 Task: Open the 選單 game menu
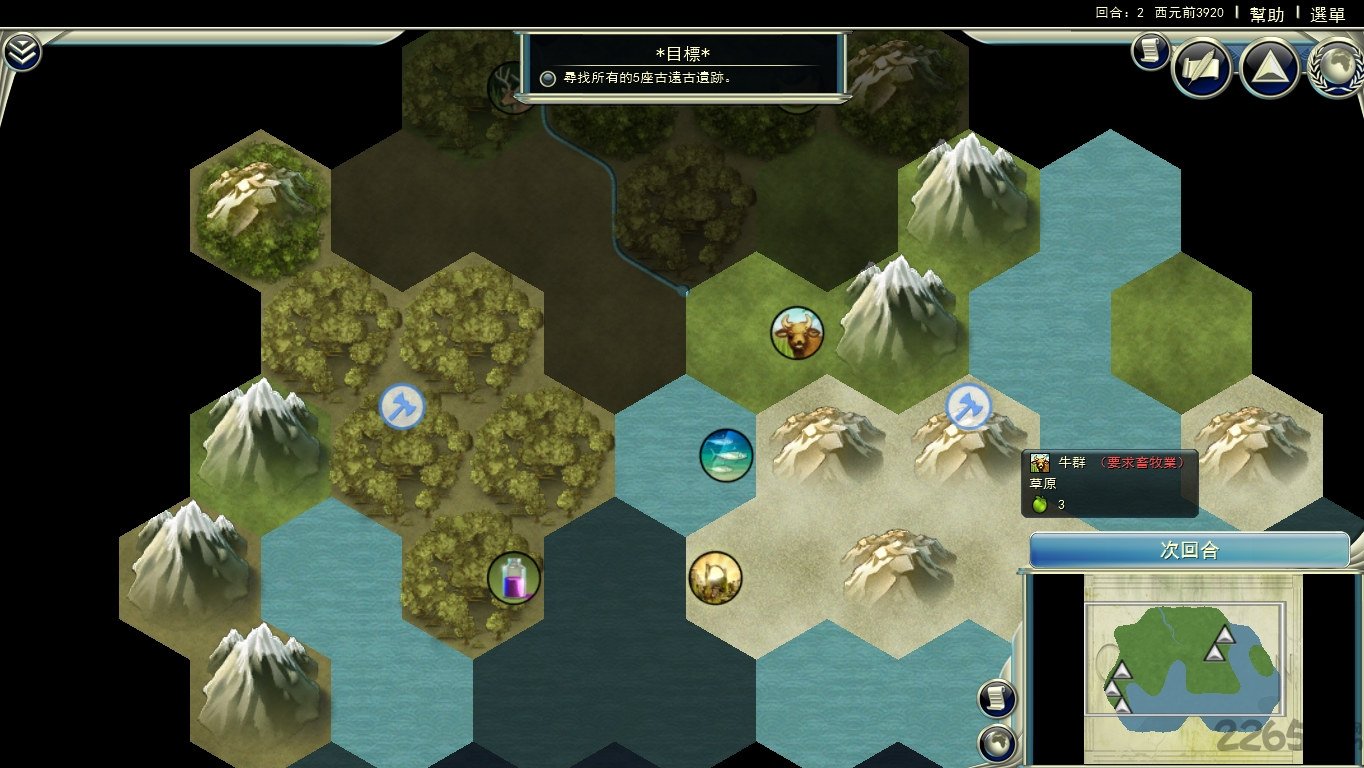[x=1327, y=14]
